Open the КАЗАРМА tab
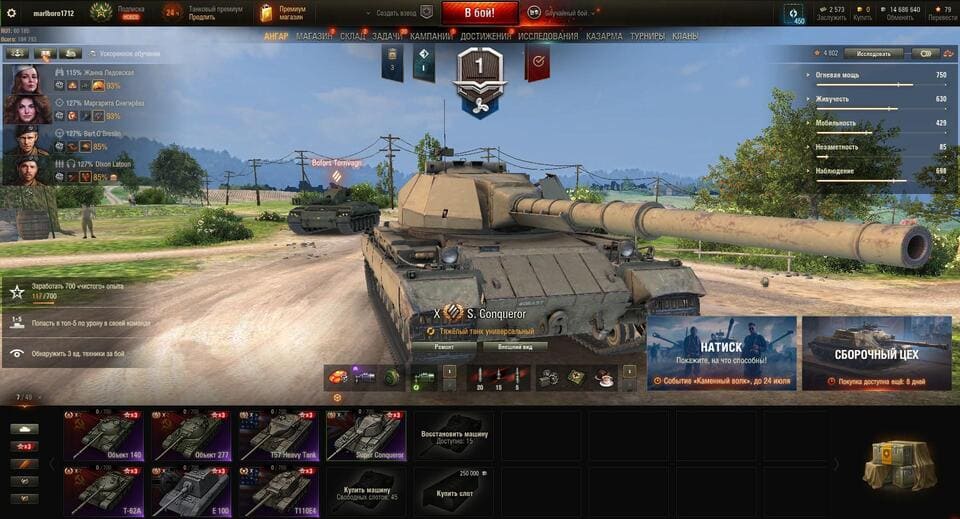 click(604, 36)
